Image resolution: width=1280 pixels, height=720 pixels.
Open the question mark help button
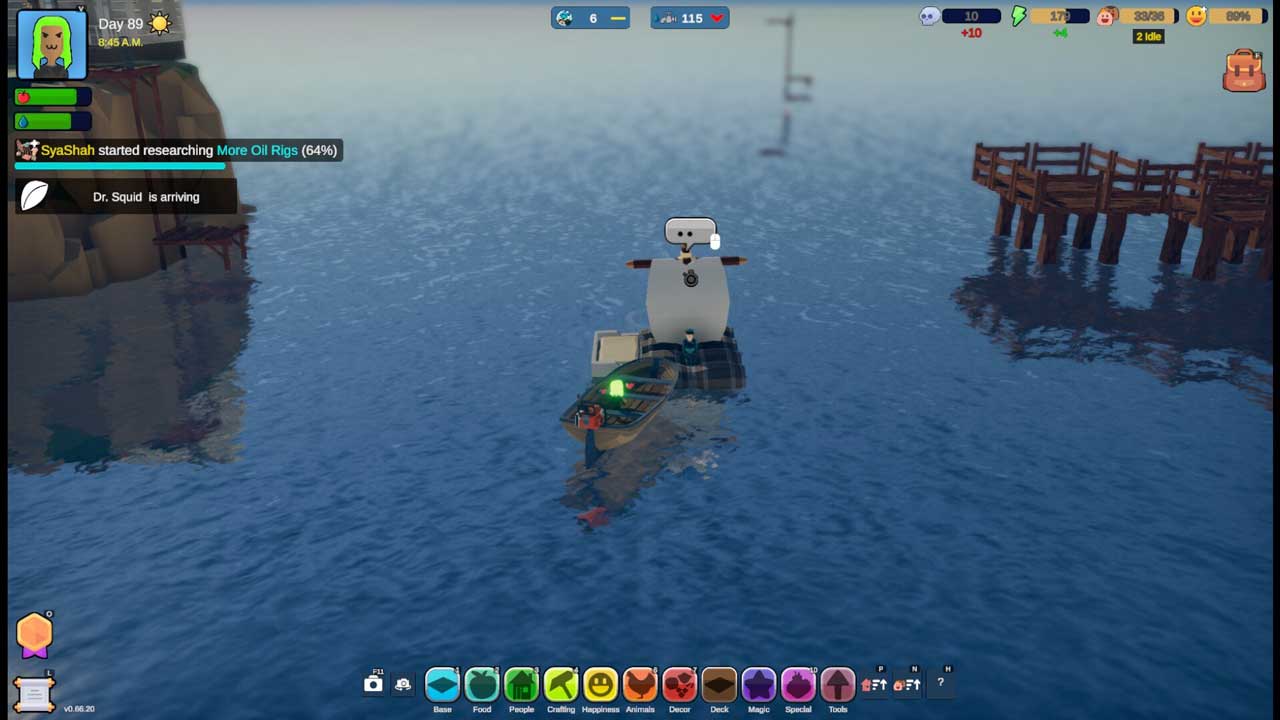pos(940,683)
